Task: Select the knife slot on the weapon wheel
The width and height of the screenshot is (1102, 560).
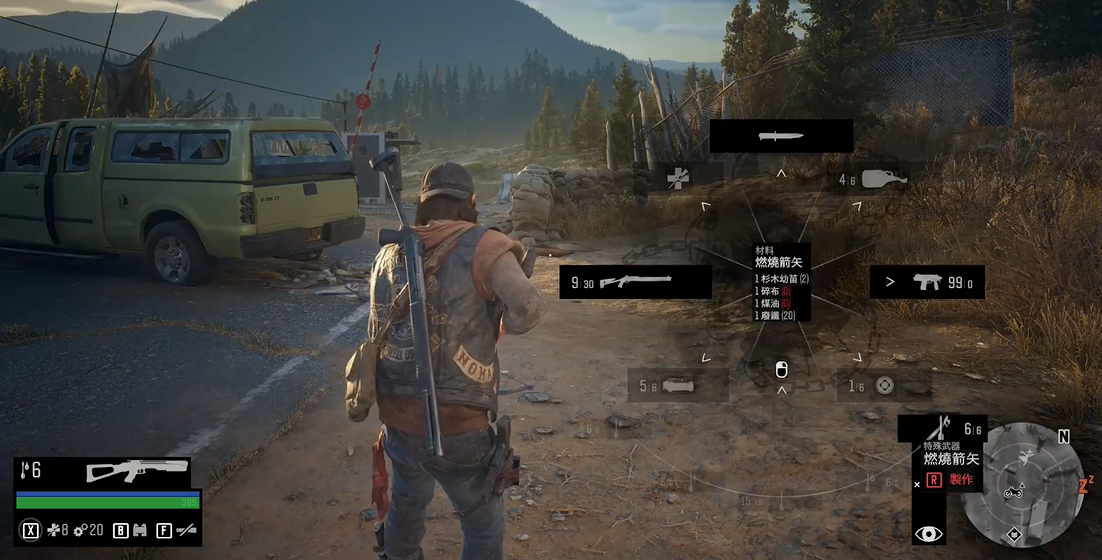Action: click(781, 136)
